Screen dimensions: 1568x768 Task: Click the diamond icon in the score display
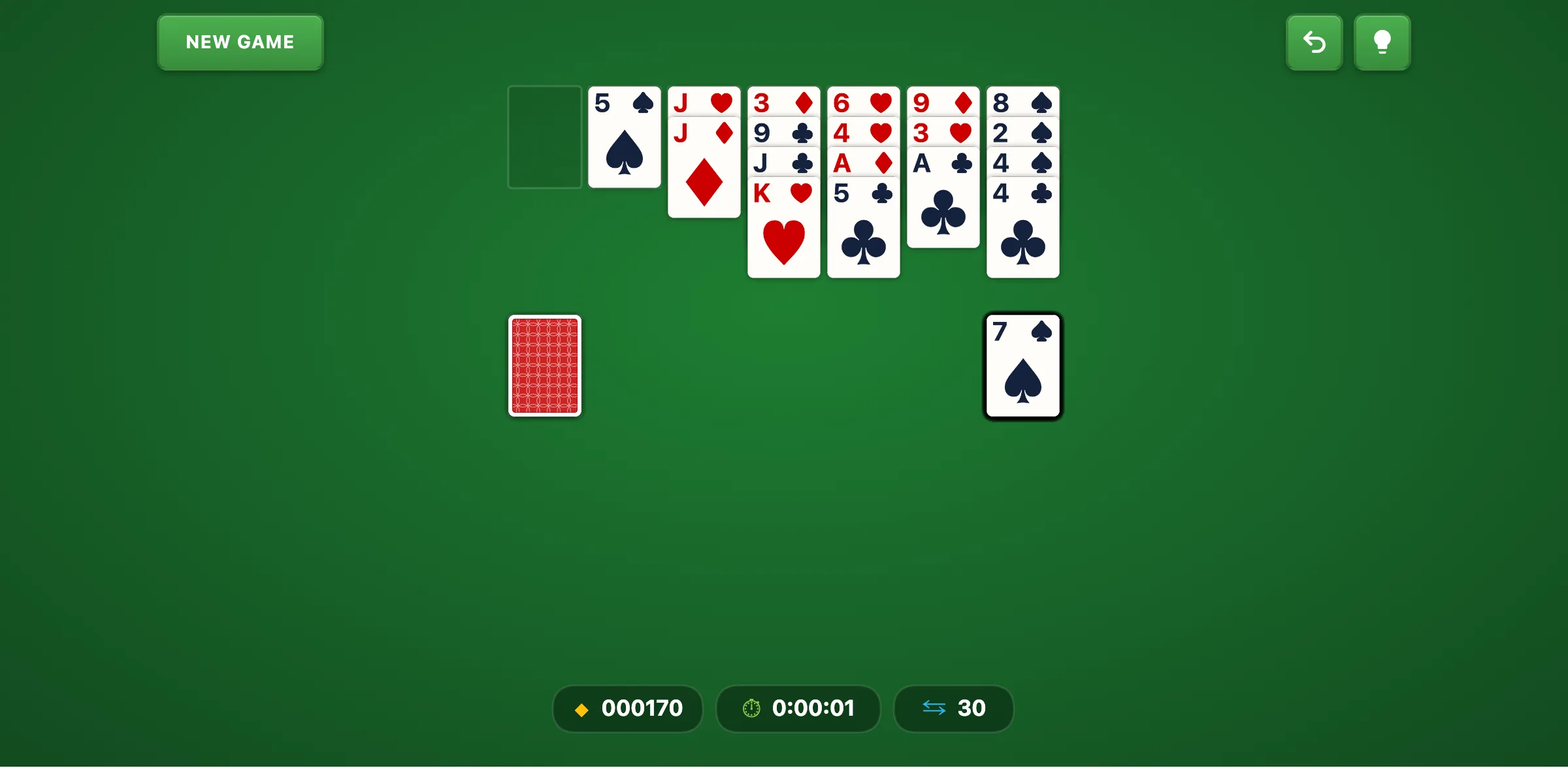coord(581,709)
